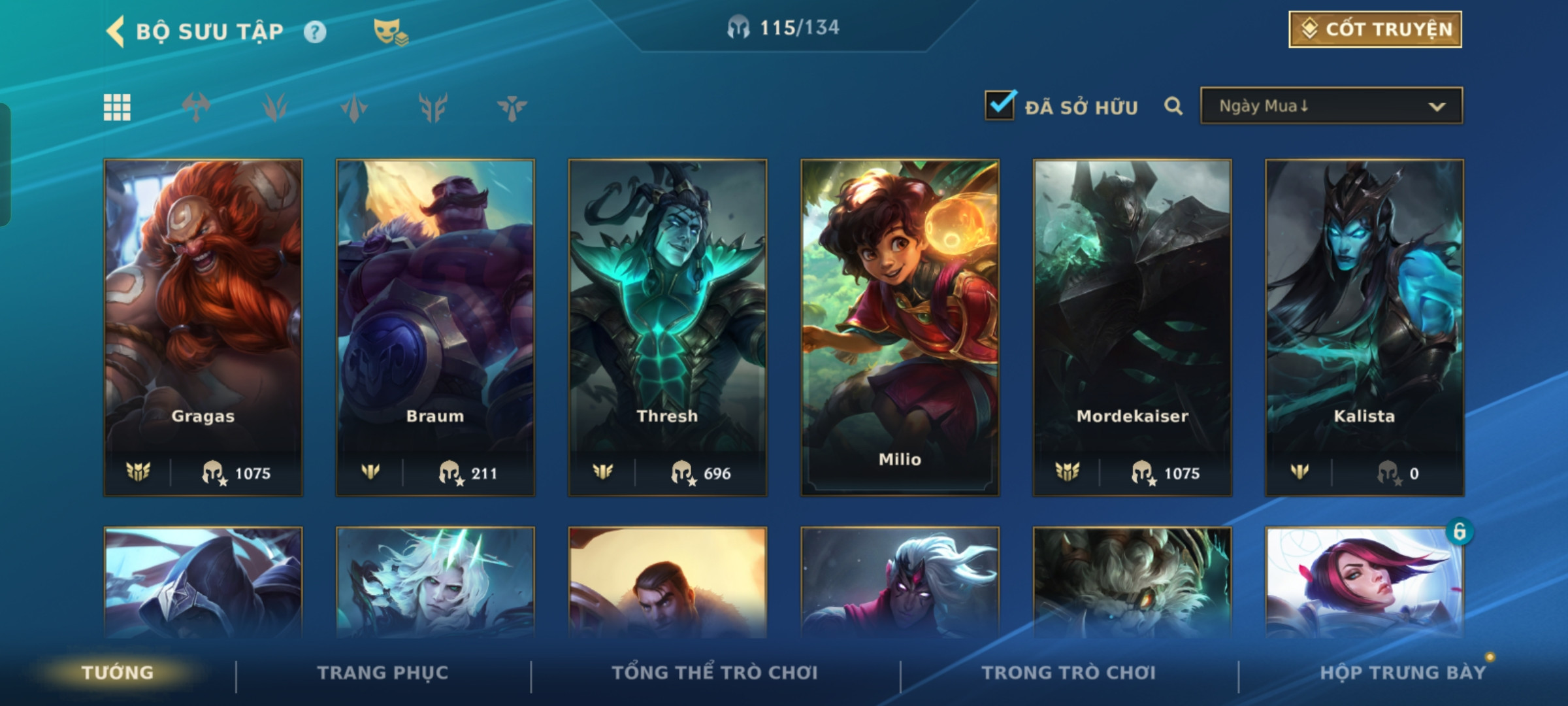
Task: Toggle the Đã Sở Hữu checkbox
Action: click(x=1000, y=106)
